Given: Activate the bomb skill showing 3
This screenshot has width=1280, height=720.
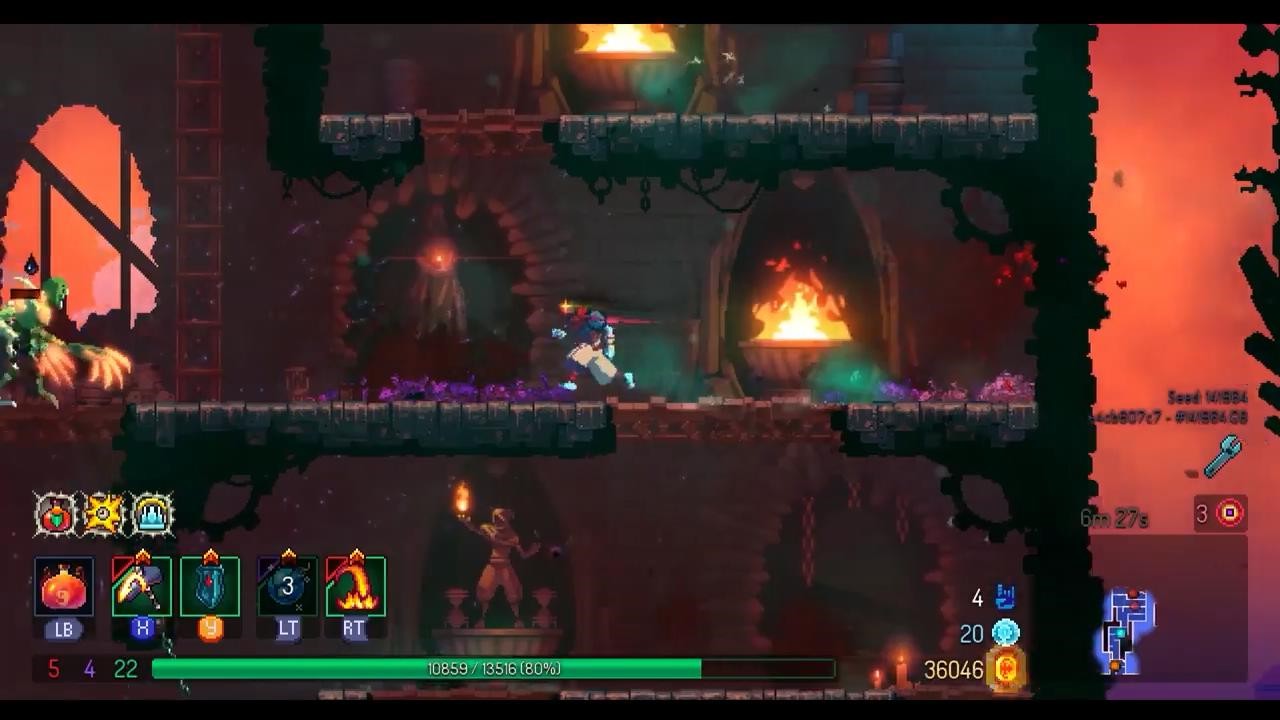Looking at the screenshot, I should pyautogui.click(x=287, y=587).
